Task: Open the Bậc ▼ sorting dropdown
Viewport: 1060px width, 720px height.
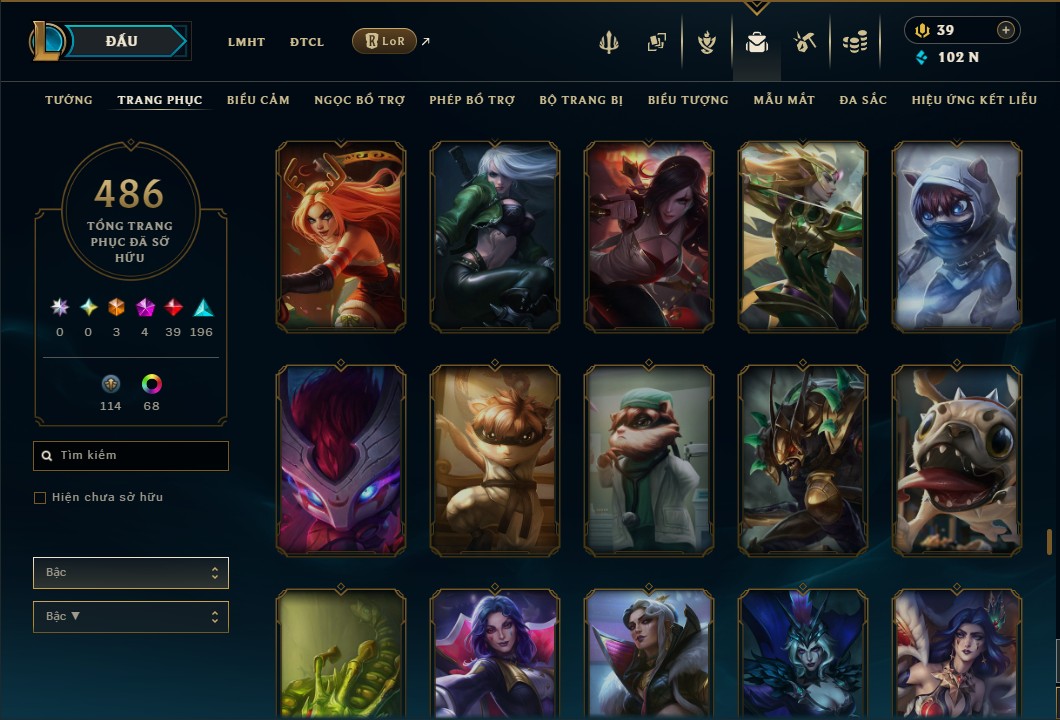Action: (131, 617)
